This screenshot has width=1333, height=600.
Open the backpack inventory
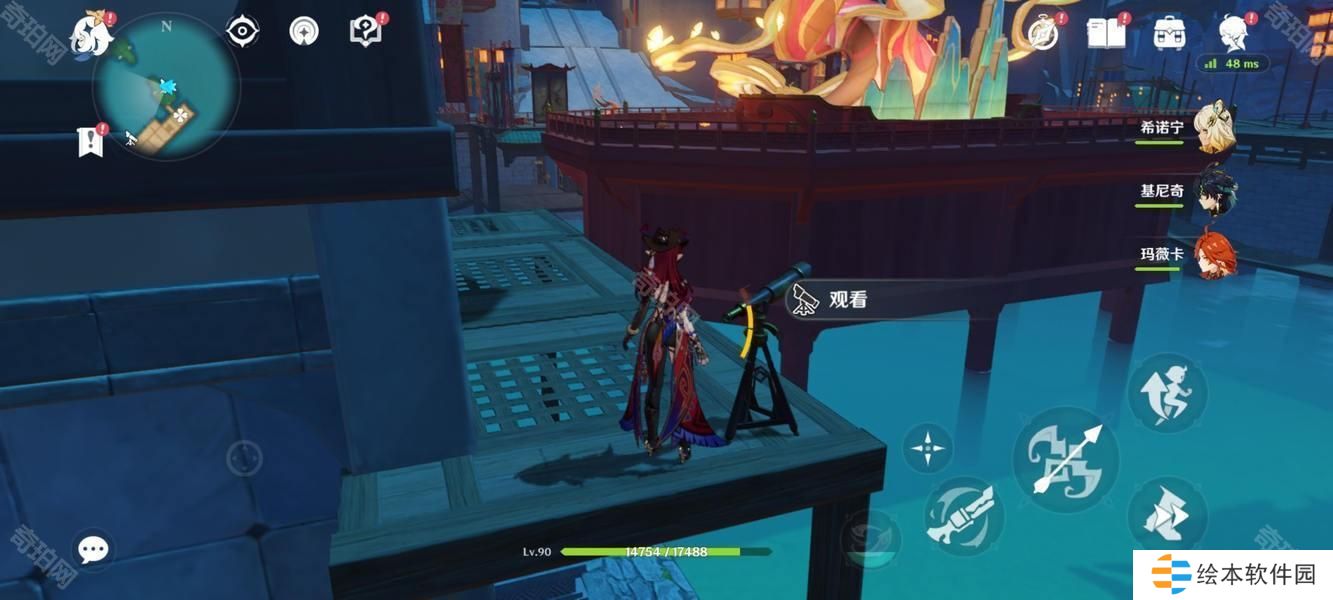pos(1169,34)
